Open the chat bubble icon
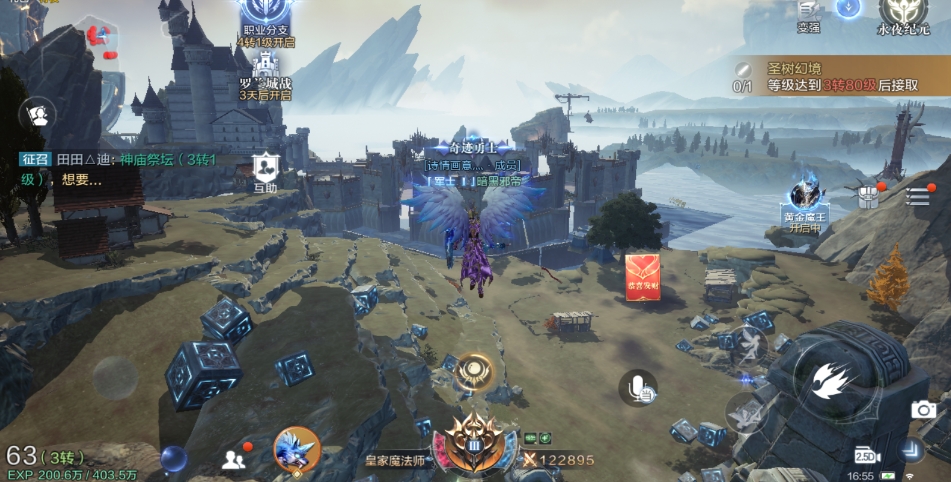The height and width of the screenshot is (482, 951). (x=38, y=114)
